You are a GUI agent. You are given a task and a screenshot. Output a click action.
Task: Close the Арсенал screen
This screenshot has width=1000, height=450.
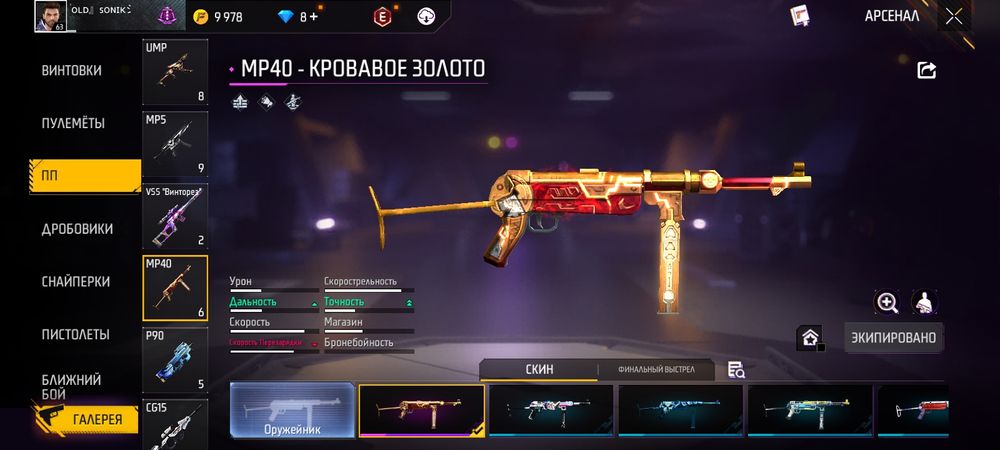(x=954, y=16)
